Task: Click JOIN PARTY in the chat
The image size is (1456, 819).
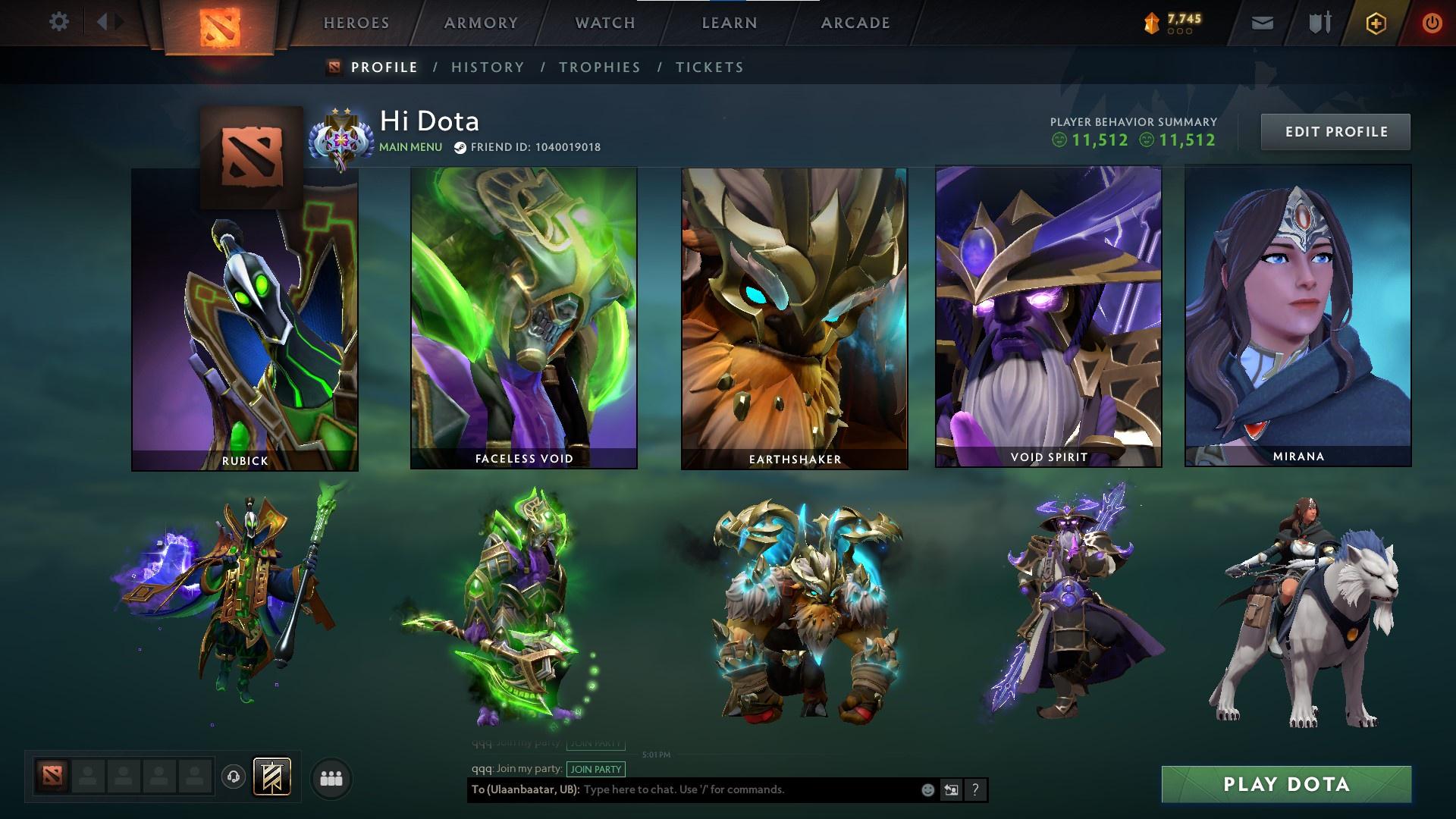Action: click(595, 769)
